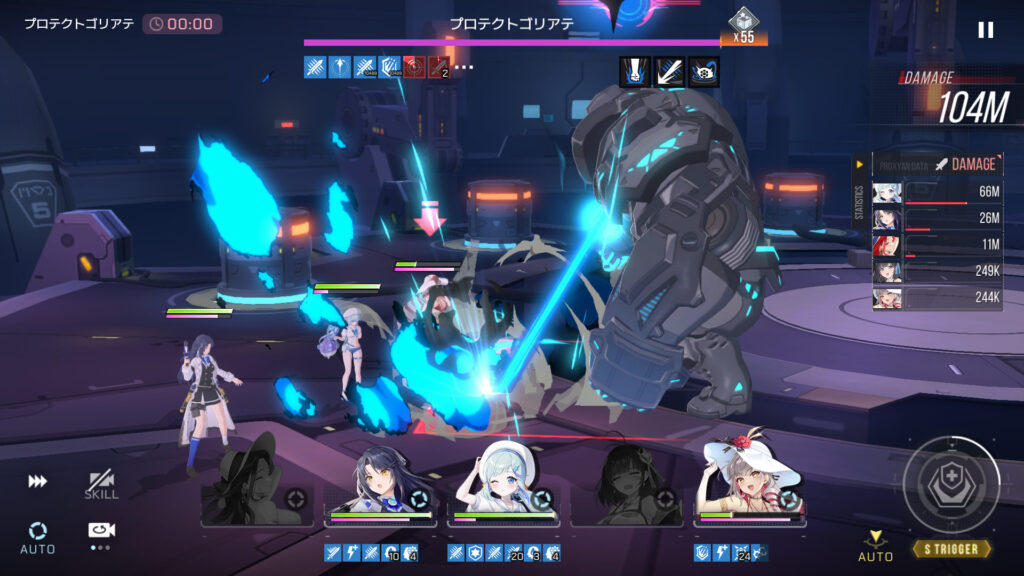Collapse the STATISTICS side panel

point(858,164)
